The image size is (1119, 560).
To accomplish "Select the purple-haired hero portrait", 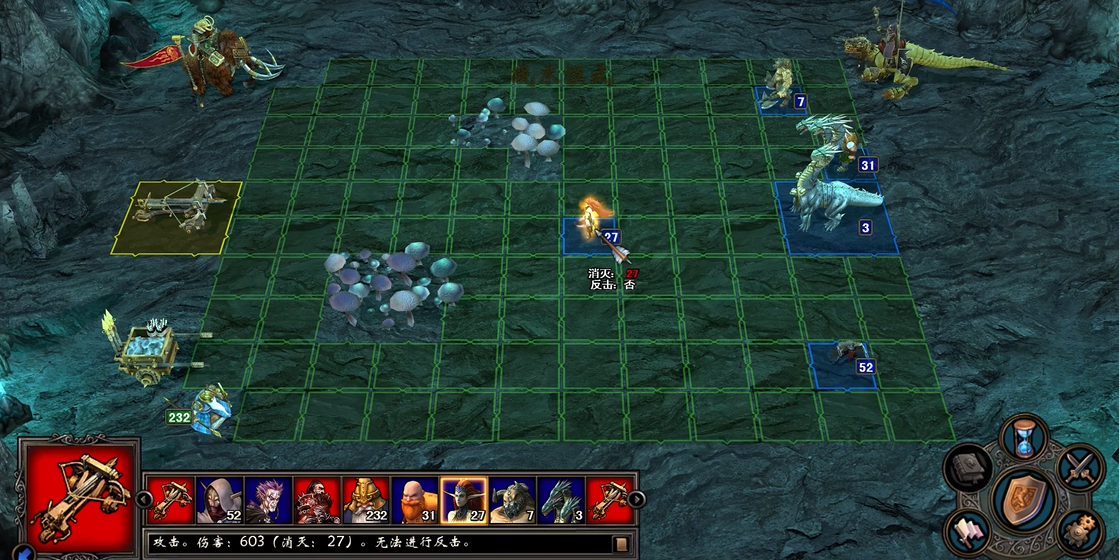I will coord(268,500).
